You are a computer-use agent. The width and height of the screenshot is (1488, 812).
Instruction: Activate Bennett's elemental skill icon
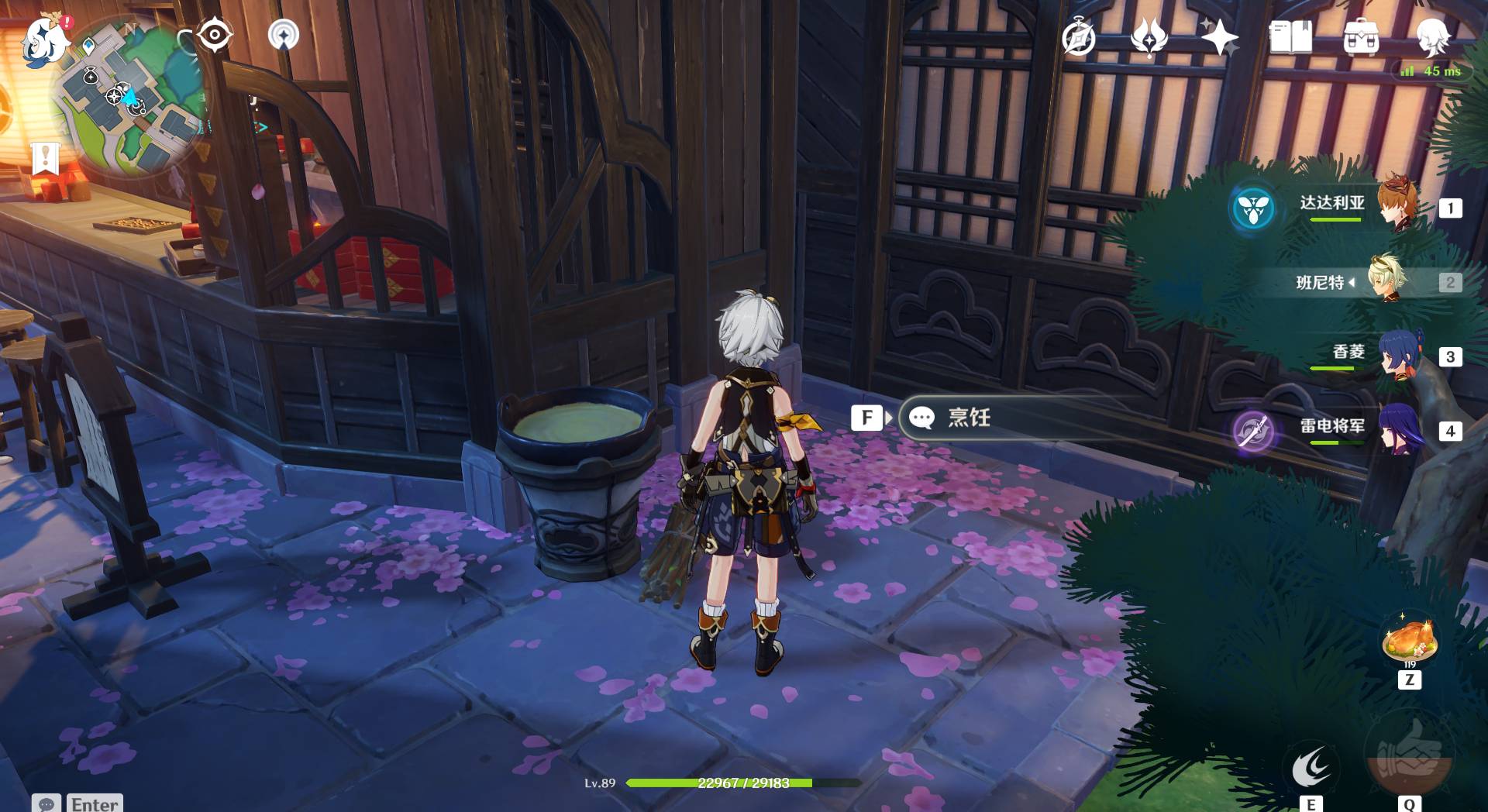coord(1311,767)
